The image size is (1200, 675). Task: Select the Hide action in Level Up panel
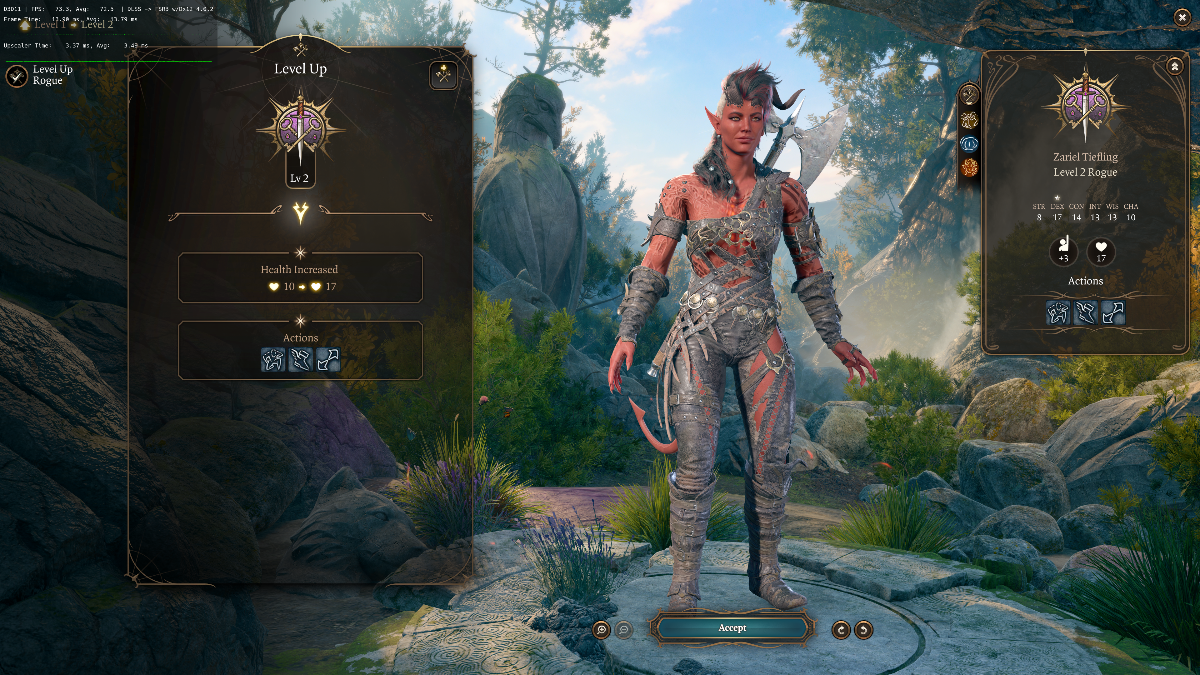(x=274, y=360)
